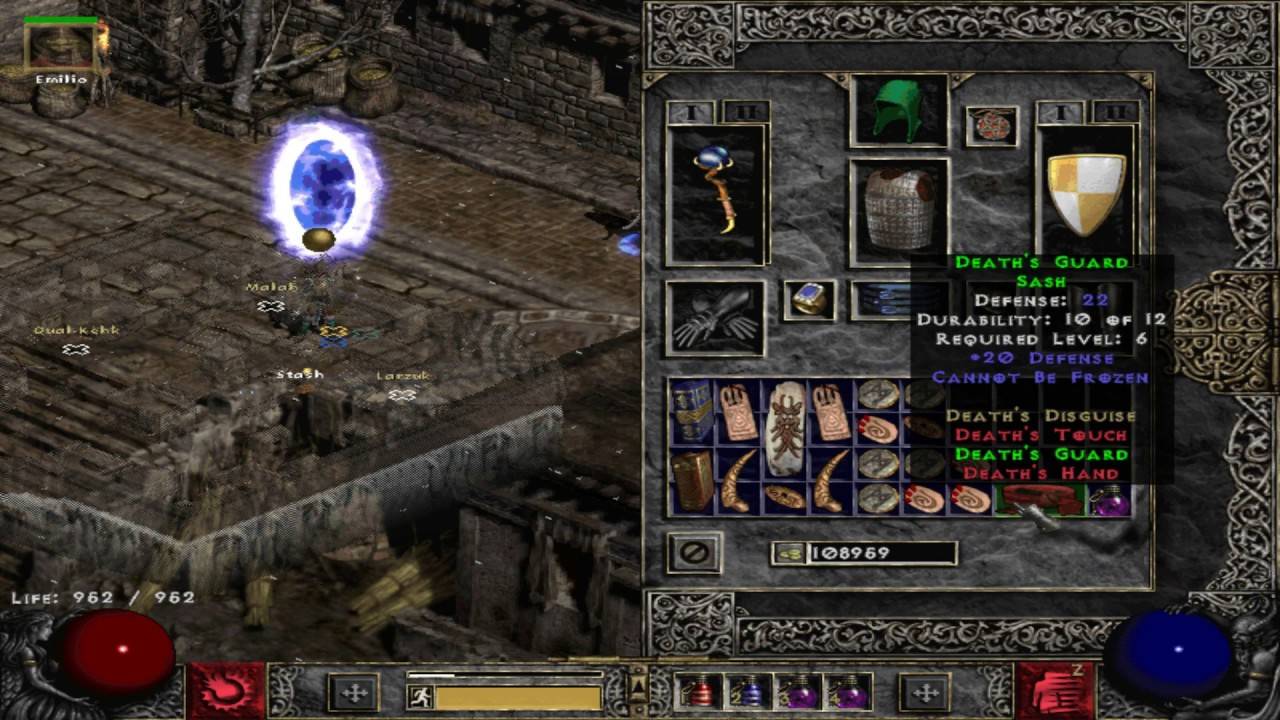Select the green hood helmet slot

(x=898, y=109)
